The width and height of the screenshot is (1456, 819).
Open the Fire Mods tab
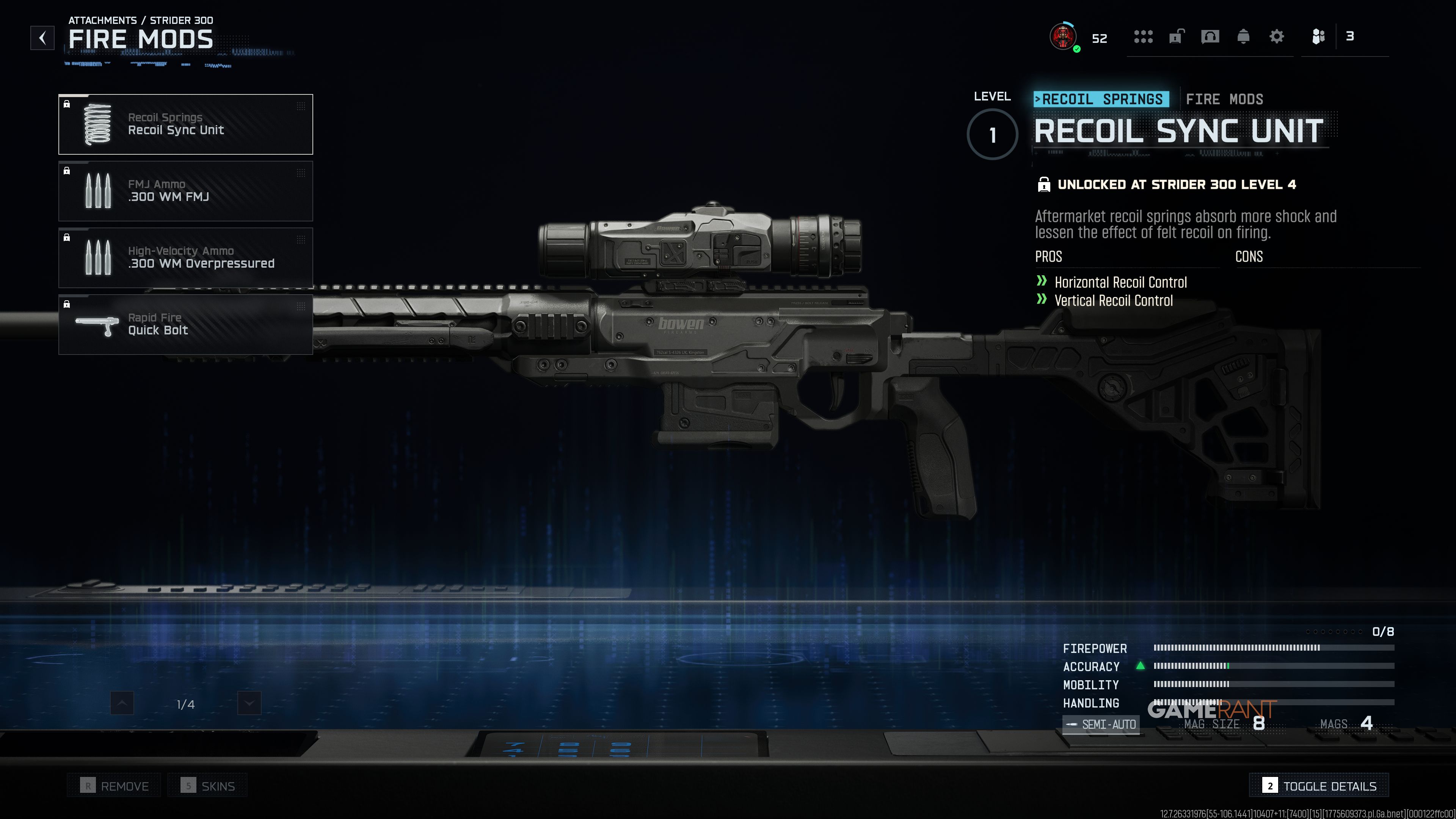pyautogui.click(x=1224, y=99)
